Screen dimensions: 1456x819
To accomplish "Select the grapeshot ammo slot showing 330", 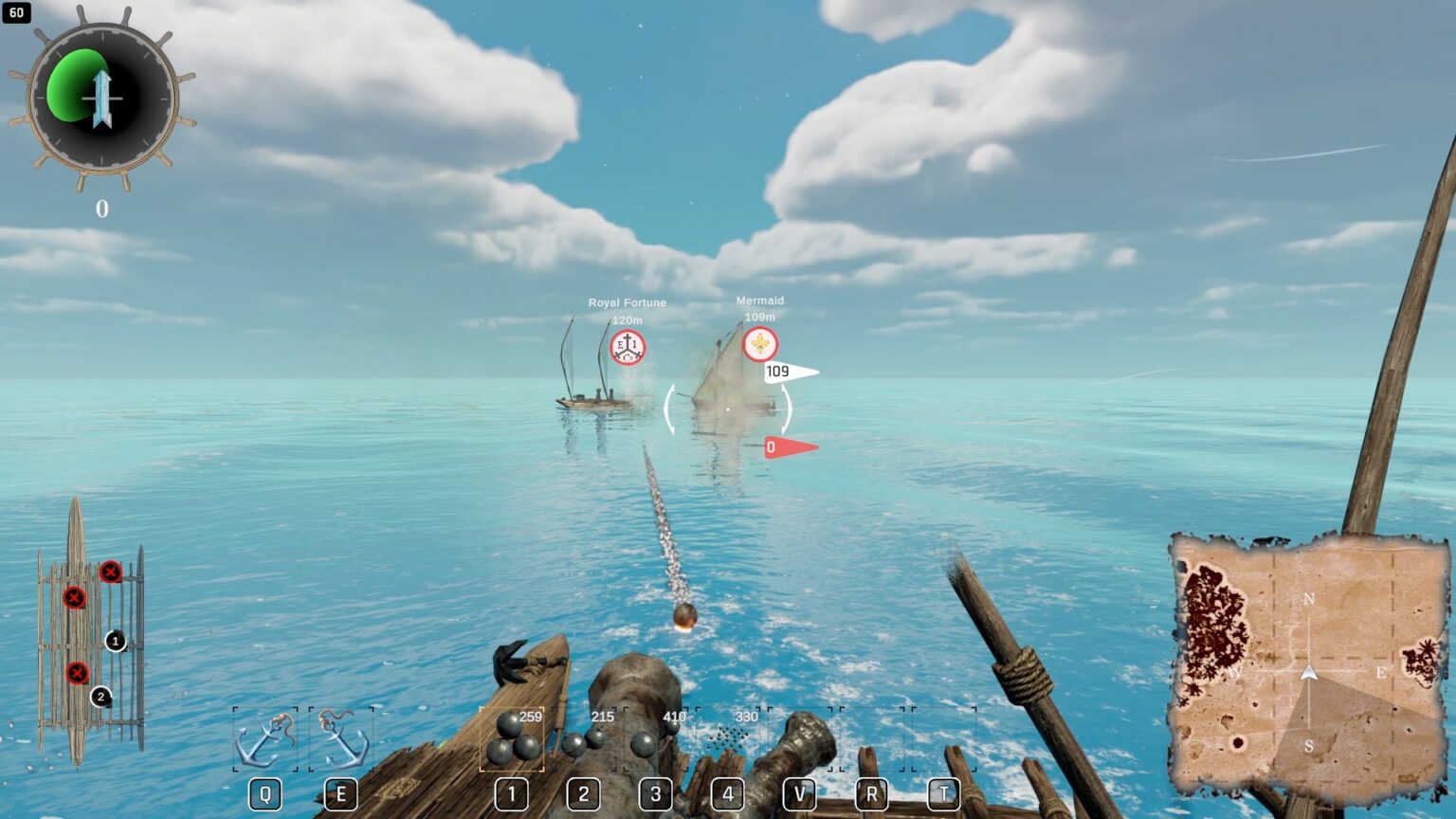I will [728, 738].
